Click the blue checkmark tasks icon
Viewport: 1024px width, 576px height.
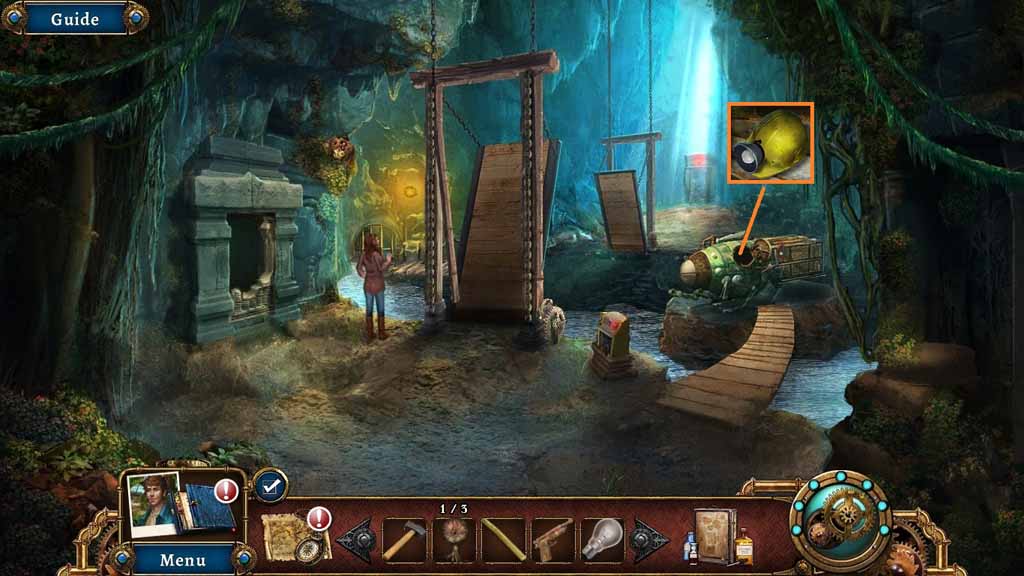269,486
